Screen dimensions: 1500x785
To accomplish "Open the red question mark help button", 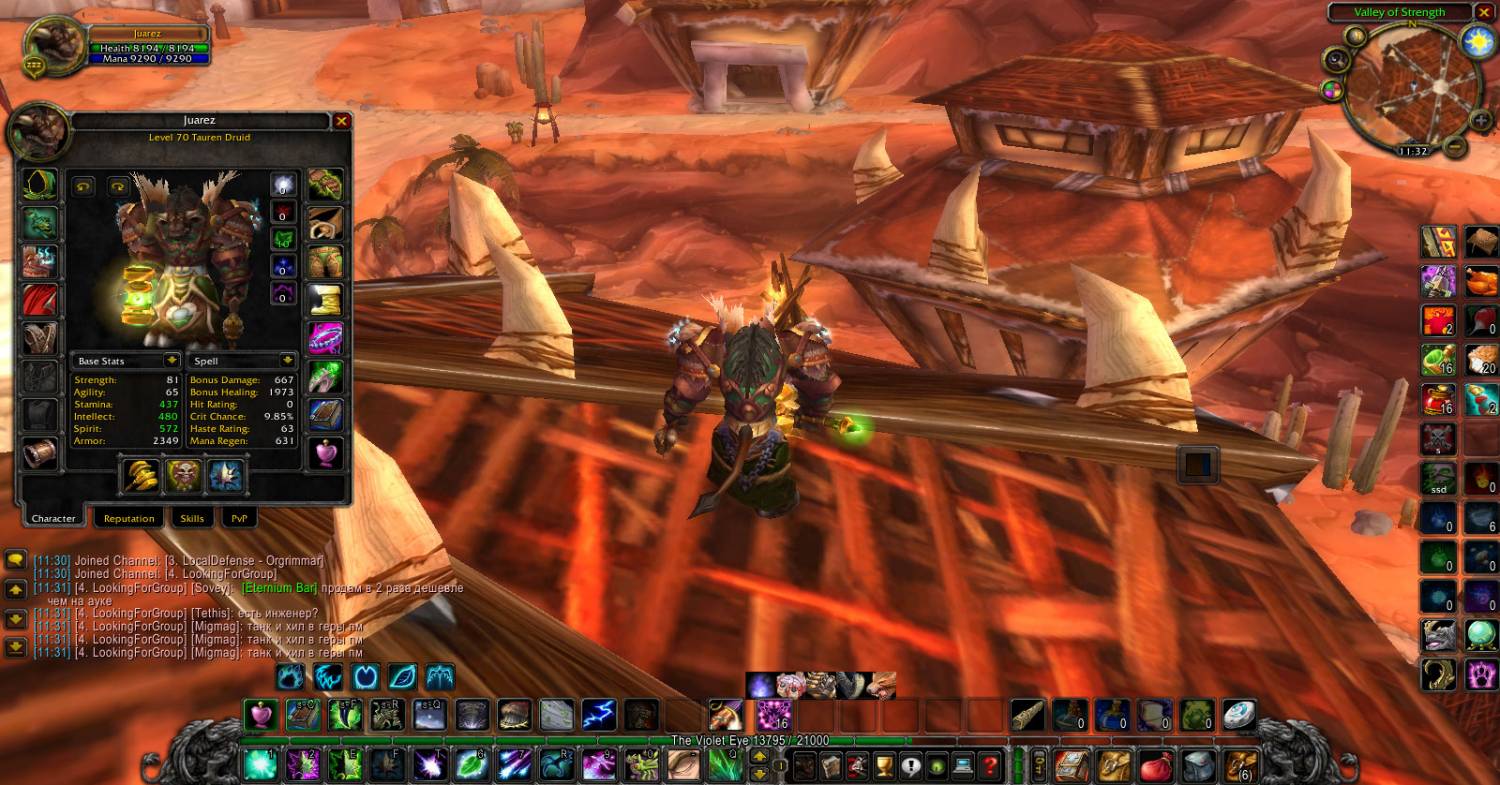I will click(989, 766).
